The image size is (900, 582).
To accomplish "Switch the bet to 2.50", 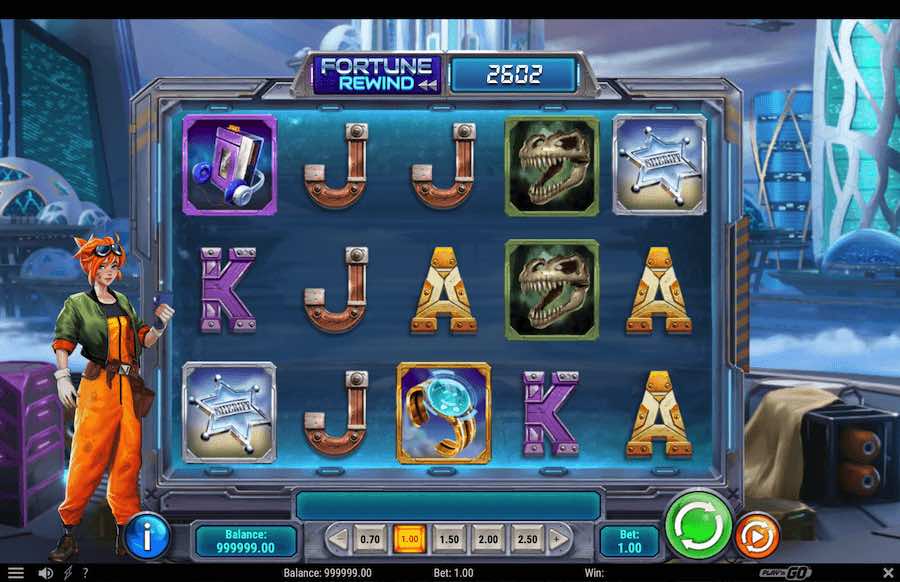I will tap(527, 540).
